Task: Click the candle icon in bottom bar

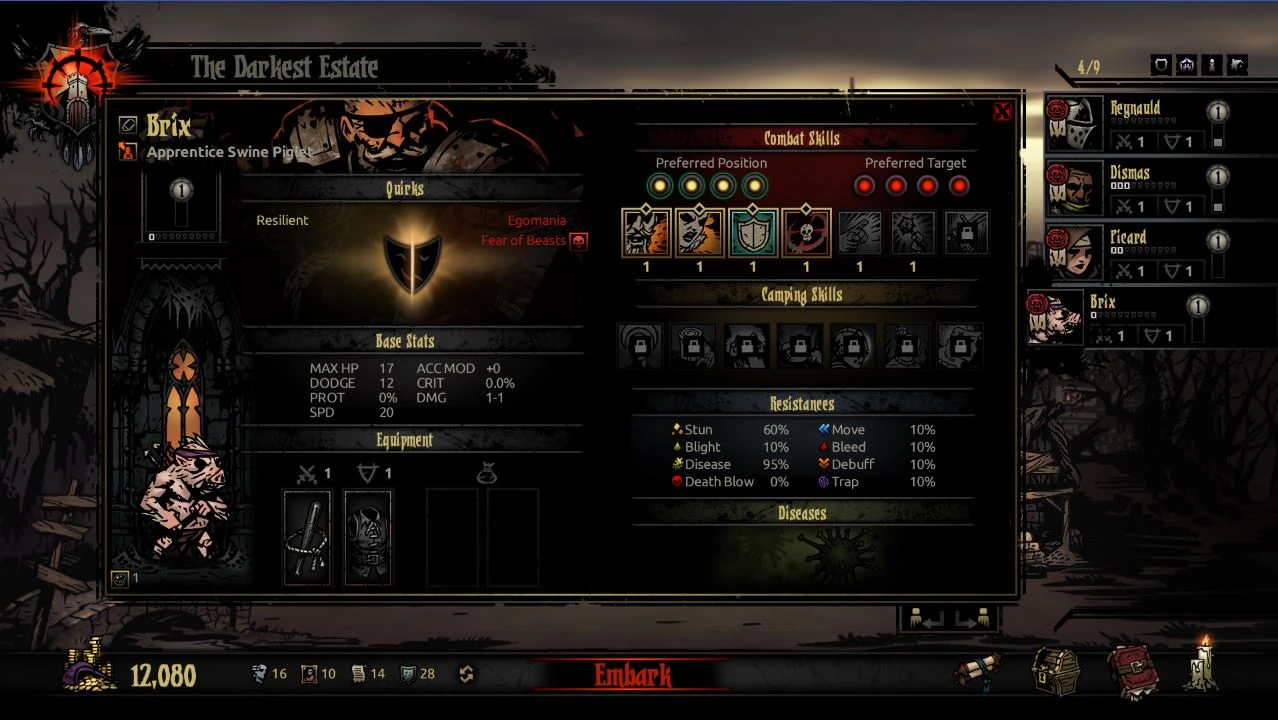Action: click(1202, 668)
